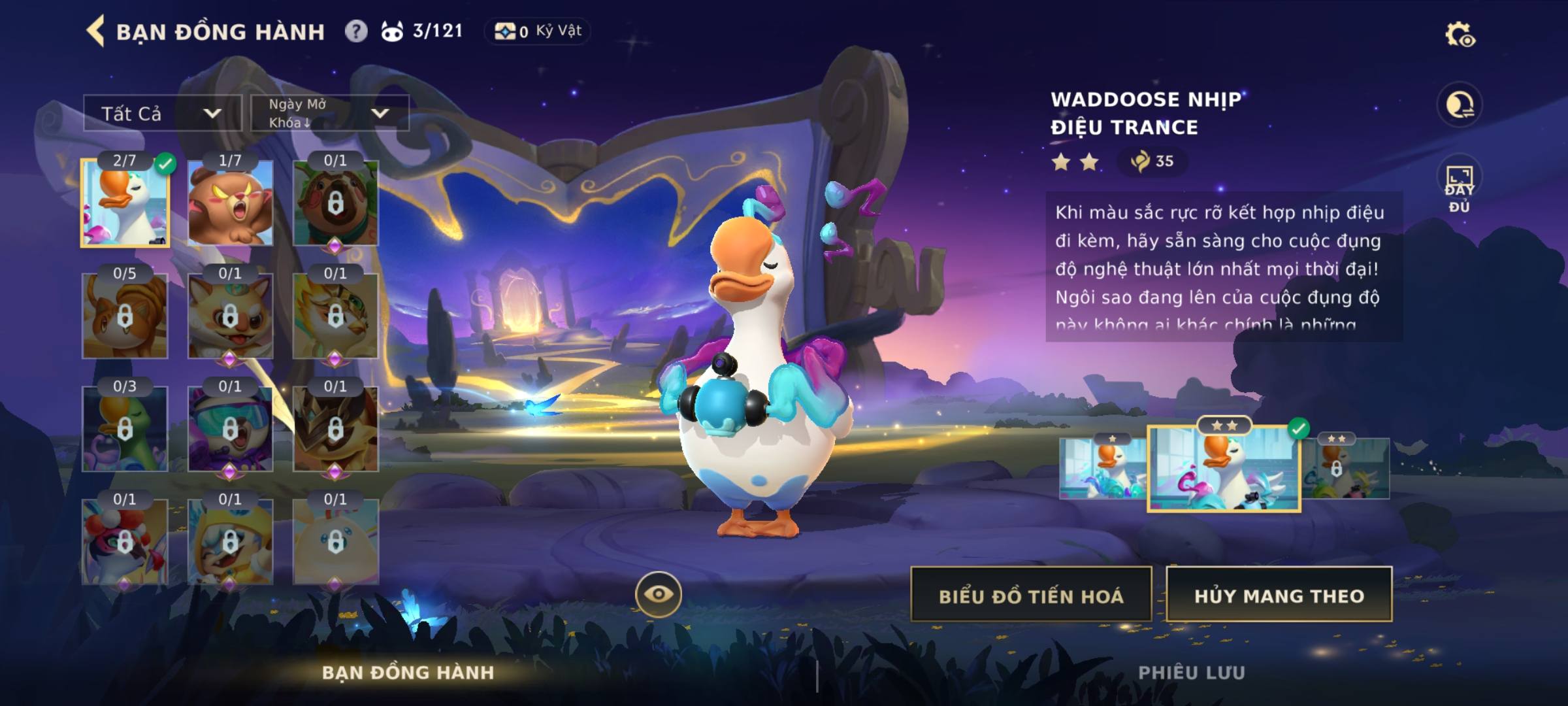Select the angry bear tile marked 1/7
The image size is (1568, 706).
click(x=230, y=203)
